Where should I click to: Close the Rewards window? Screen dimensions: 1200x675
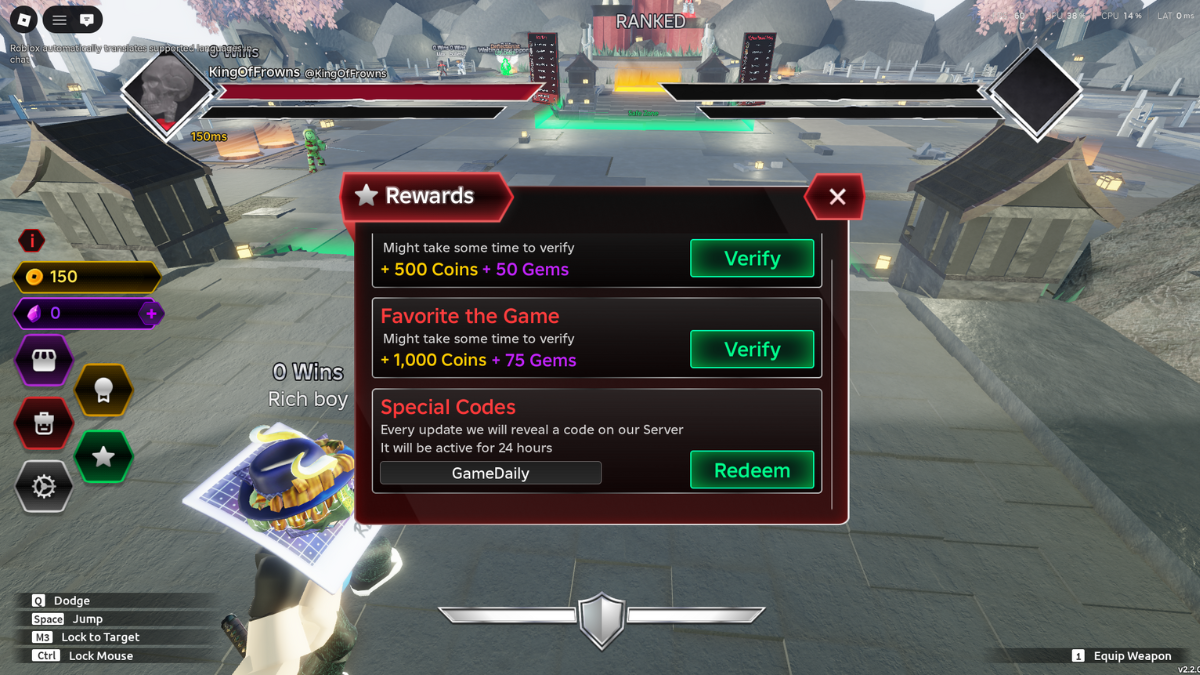coord(837,197)
